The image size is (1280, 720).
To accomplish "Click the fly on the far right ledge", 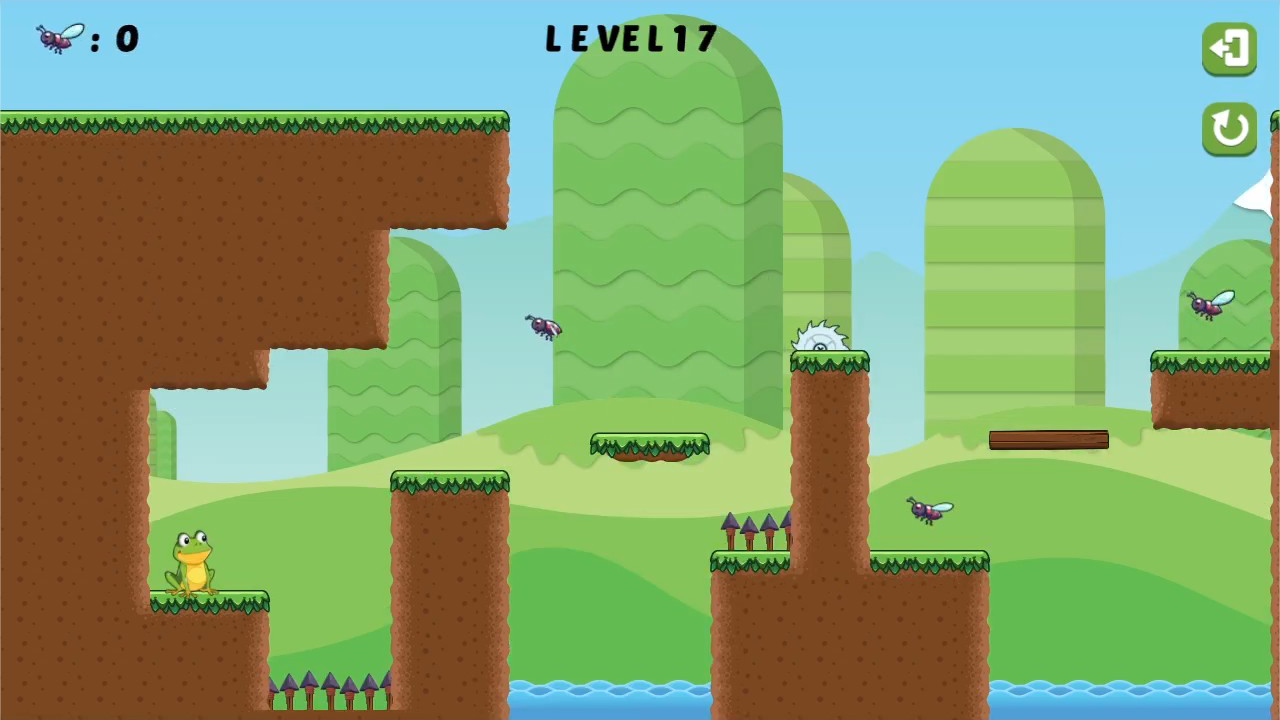I will (x=1210, y=305).
